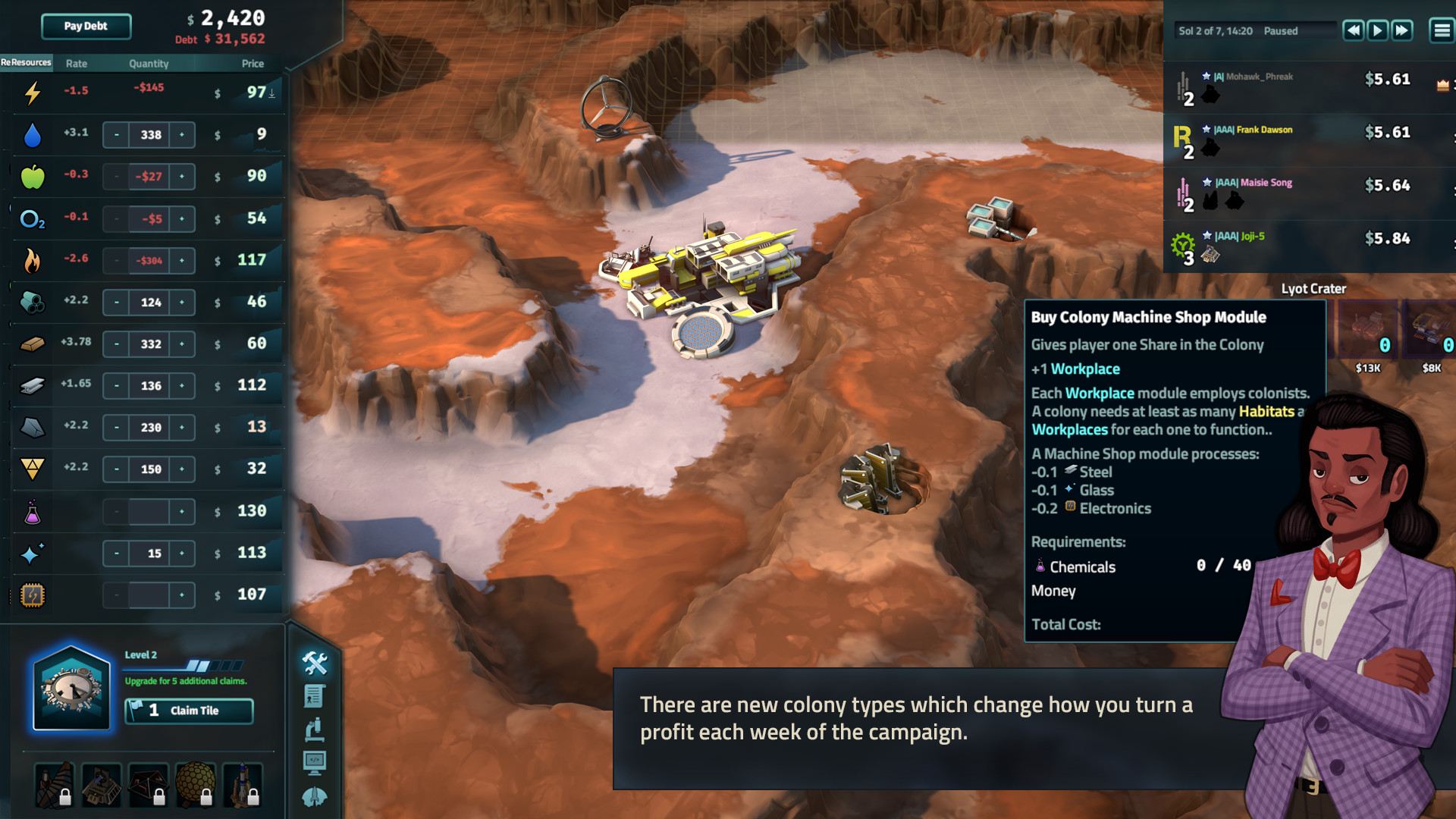The image size is (1456, 819).
Task: Open the hamburger menu at top right
Action: (1439, 30)
